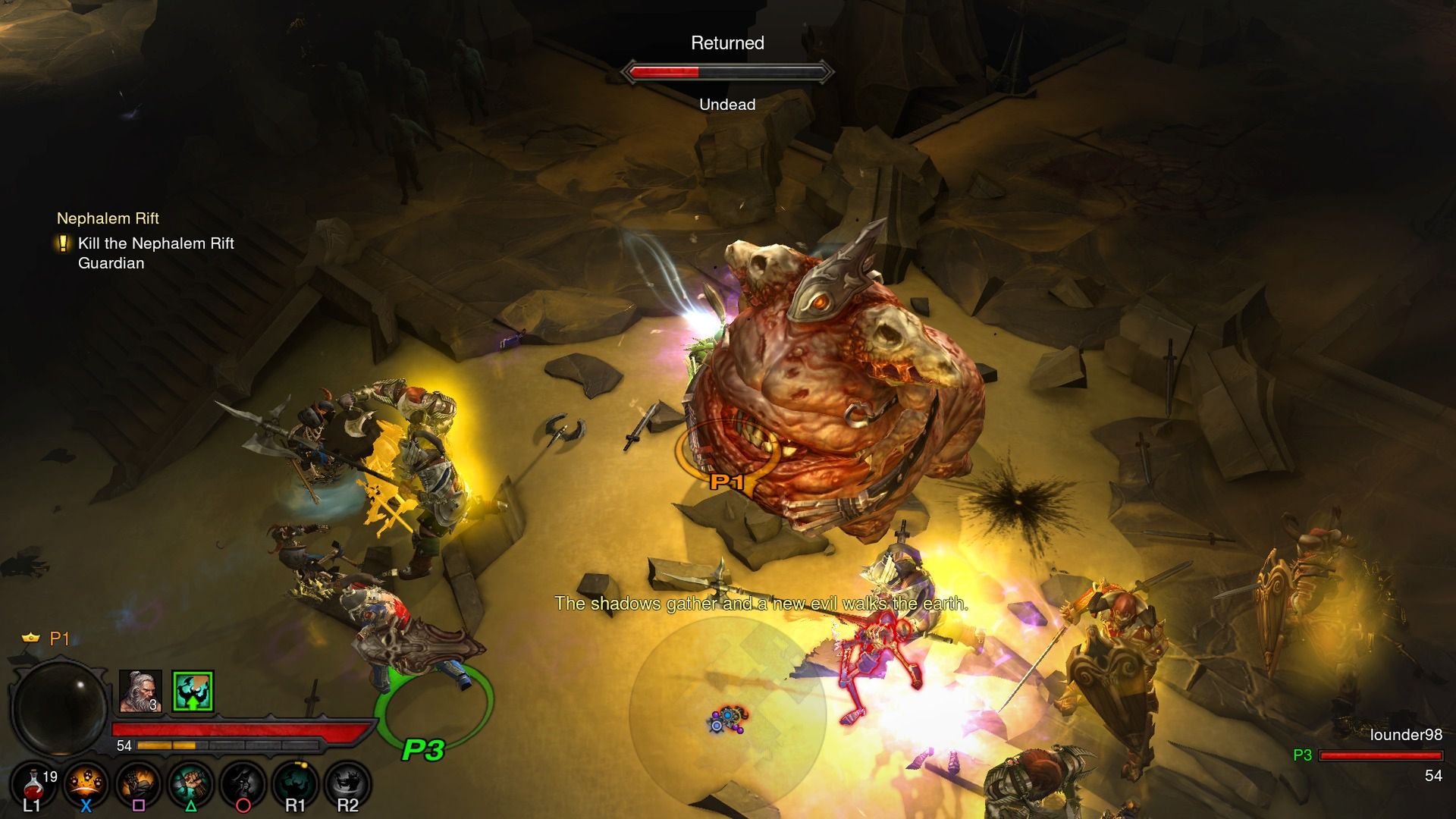Open the Nephalem Rift objective tracker
1456x819 pixels.
108,218
